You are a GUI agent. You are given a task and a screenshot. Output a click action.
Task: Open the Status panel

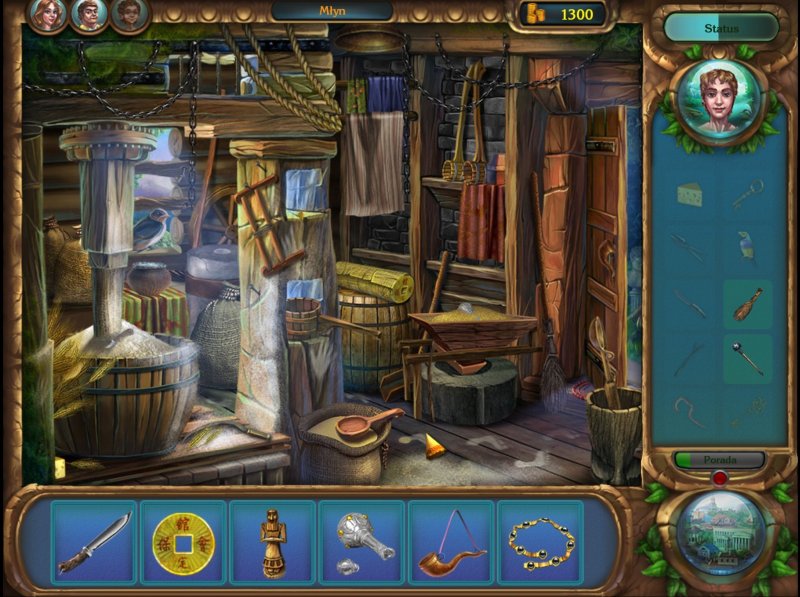(720, 28)
